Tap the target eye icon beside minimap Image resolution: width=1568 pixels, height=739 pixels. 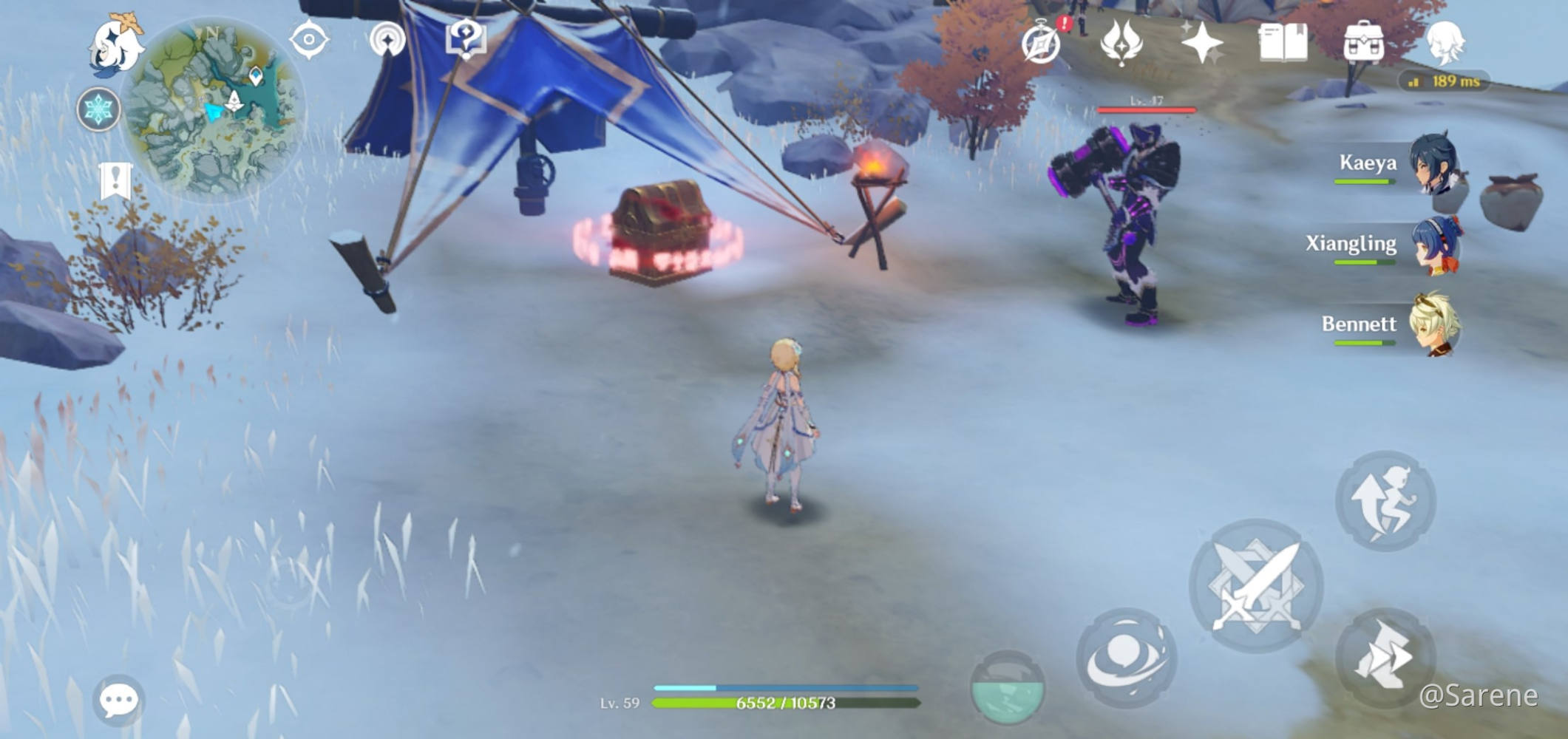pos(309,39)
